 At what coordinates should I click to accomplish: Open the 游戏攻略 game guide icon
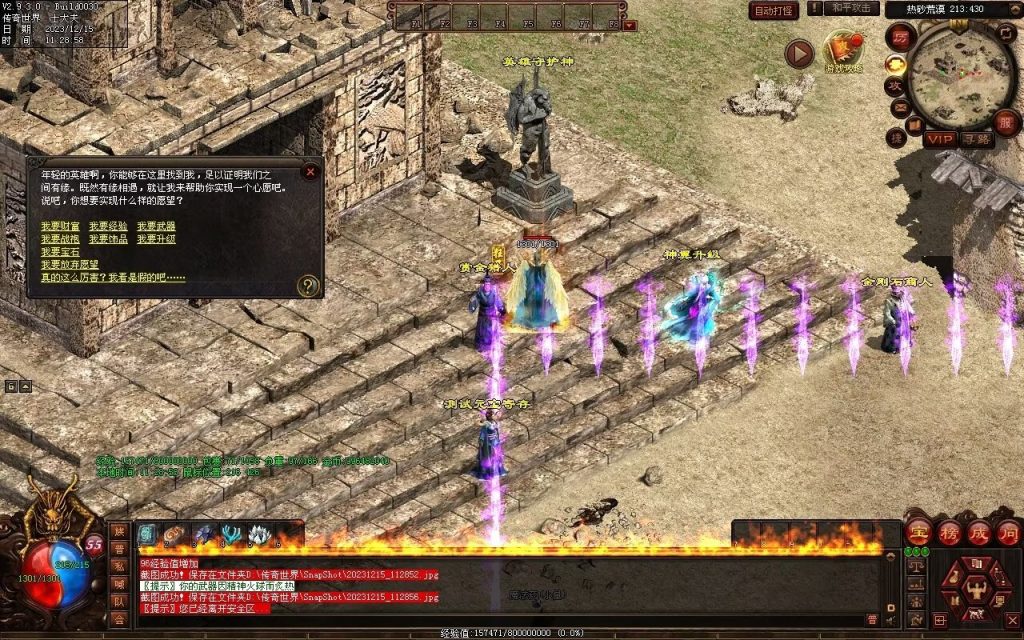[x=842, y=52]
